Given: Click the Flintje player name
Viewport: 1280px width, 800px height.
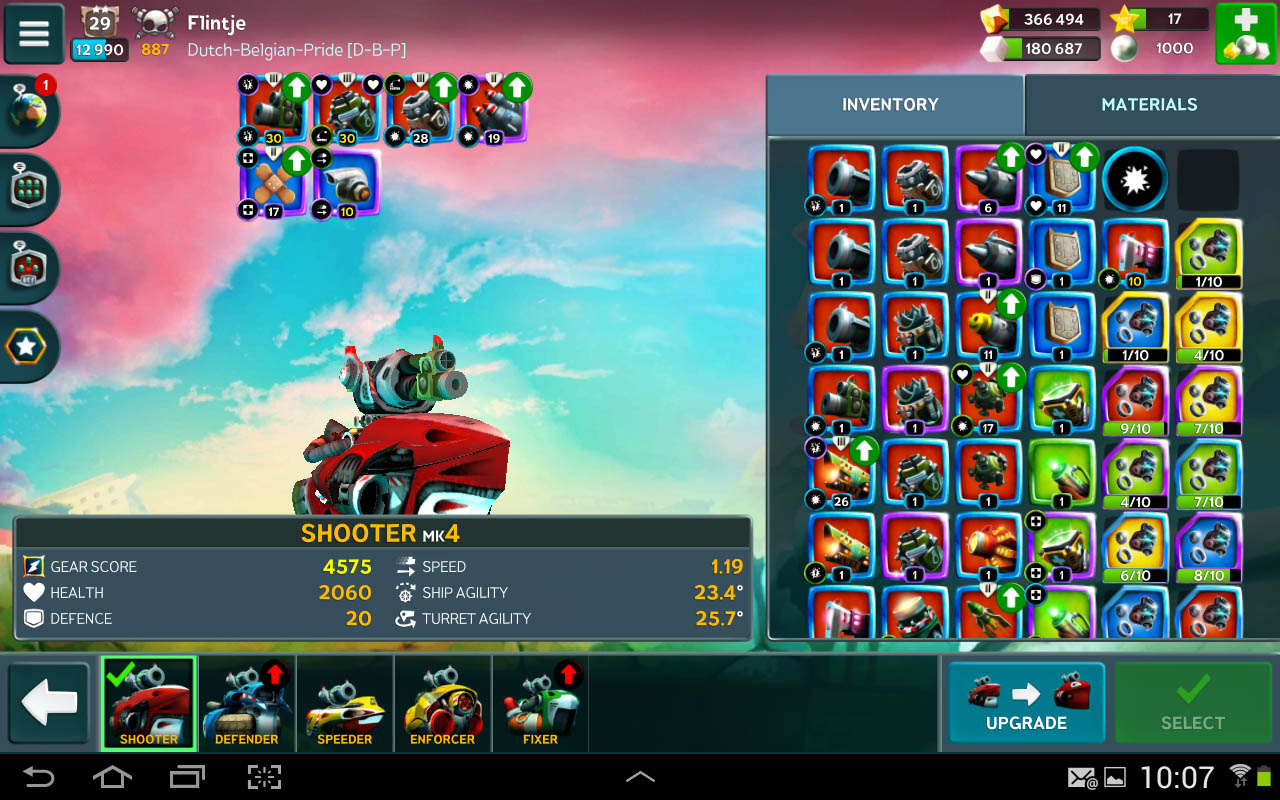Looking at the screenshot, I should (x=216, y=22).
